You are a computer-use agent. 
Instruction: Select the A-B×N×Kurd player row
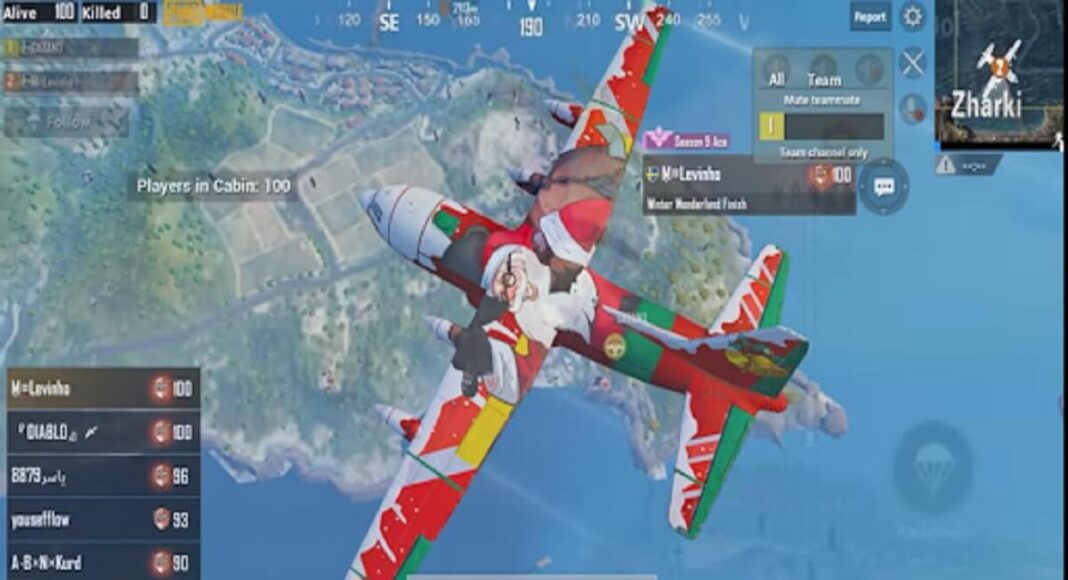coord(102,562)
